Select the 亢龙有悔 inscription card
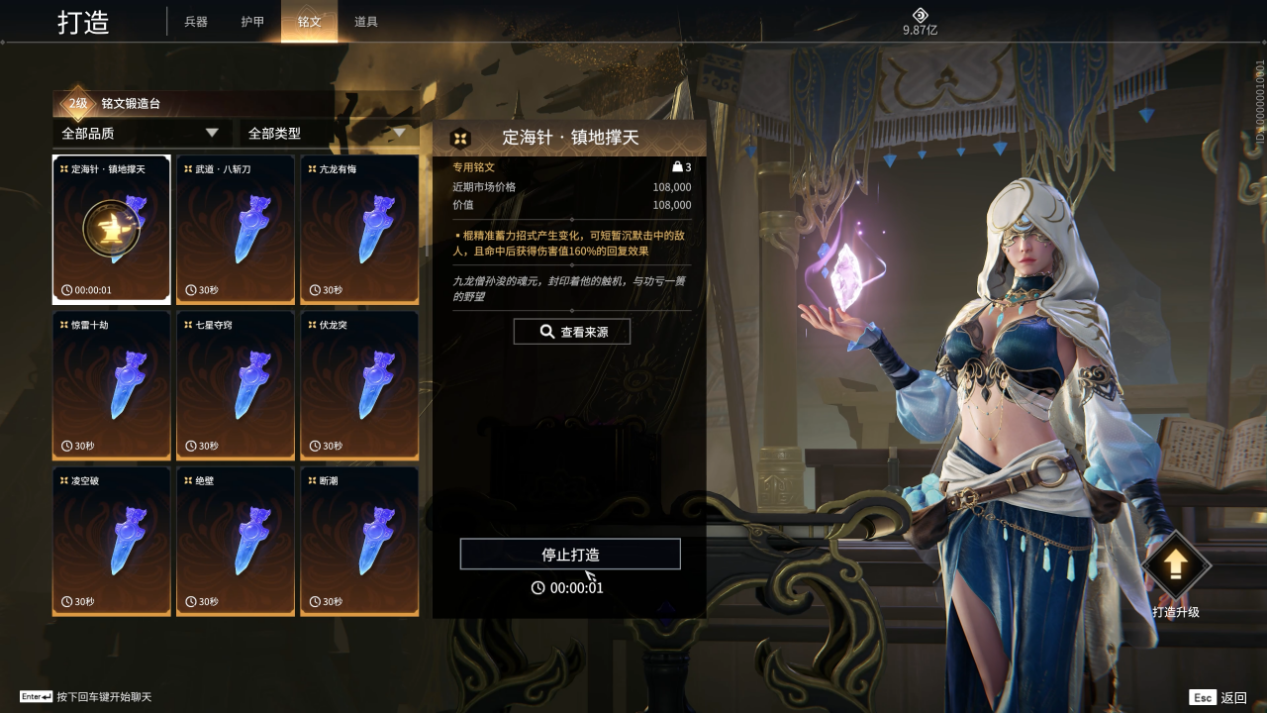 (x=359, y=229)
